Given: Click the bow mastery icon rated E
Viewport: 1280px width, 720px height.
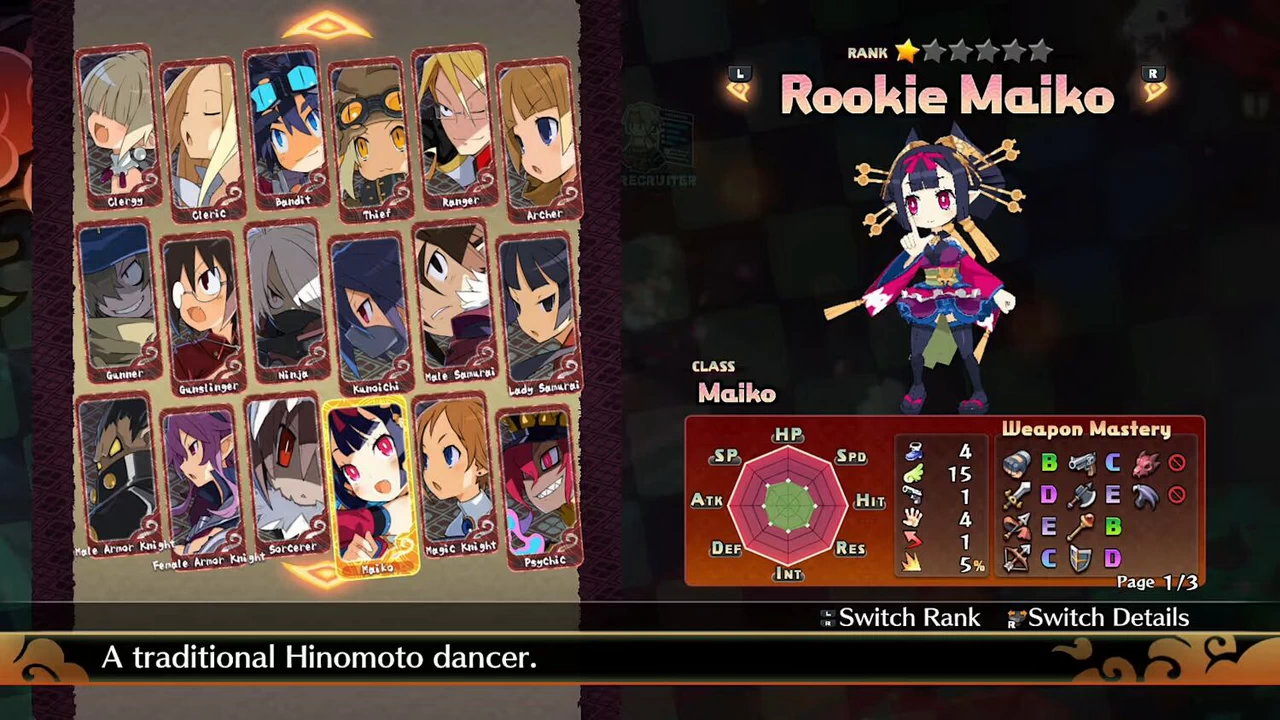Looking at the screenshot, I should pos(1015,528).
